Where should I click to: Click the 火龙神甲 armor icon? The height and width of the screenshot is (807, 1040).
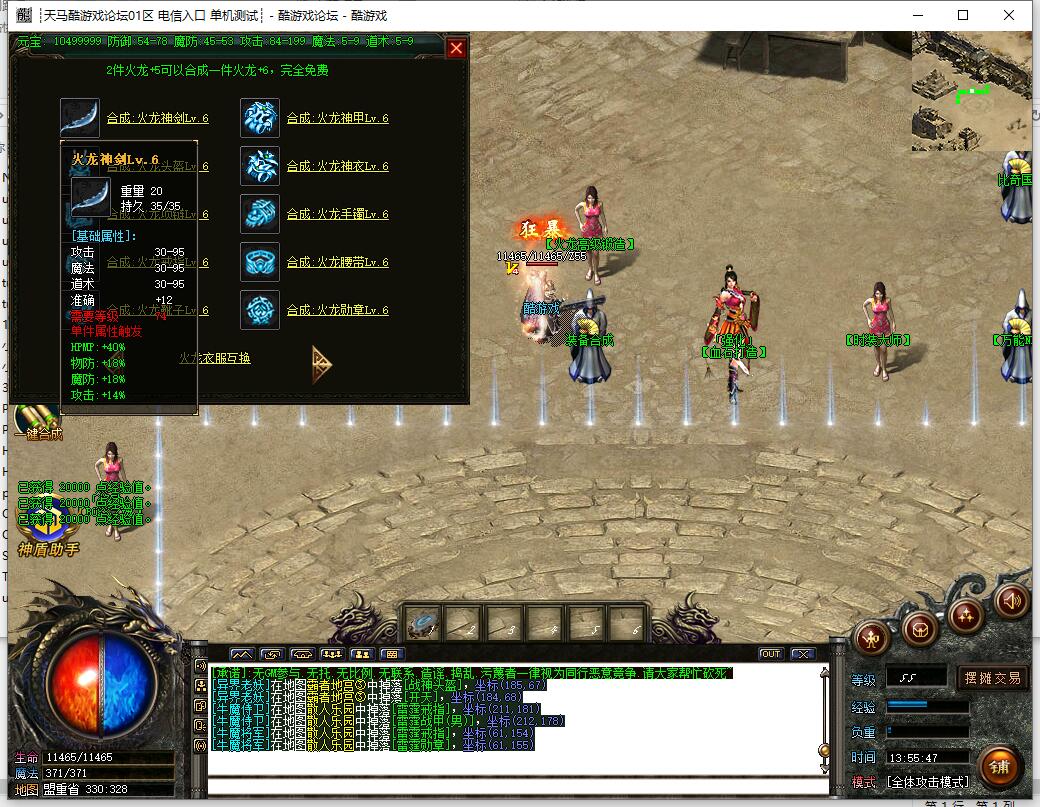click(260, 118)
